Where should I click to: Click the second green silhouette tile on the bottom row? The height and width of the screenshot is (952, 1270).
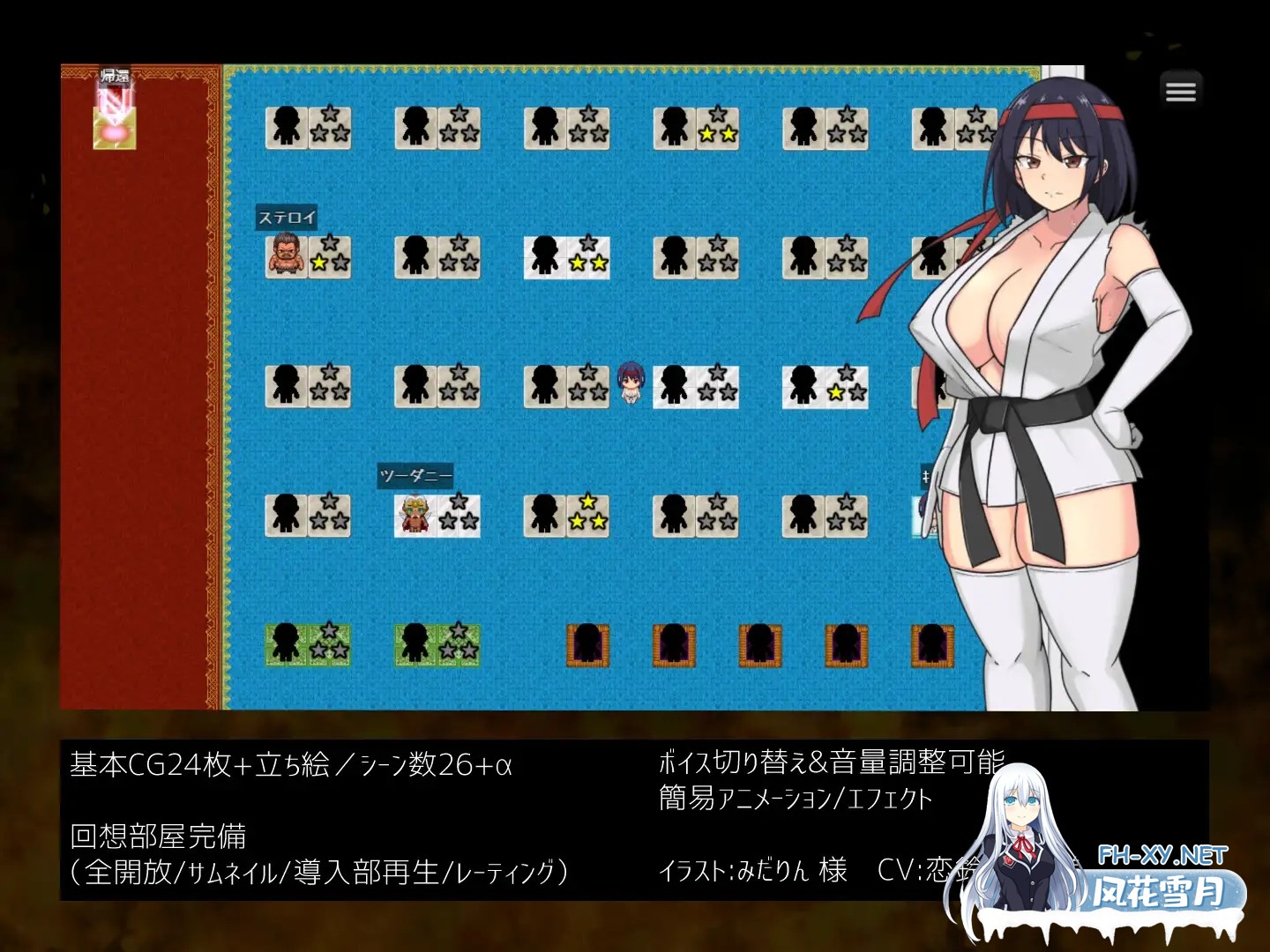tap(415, 645)
